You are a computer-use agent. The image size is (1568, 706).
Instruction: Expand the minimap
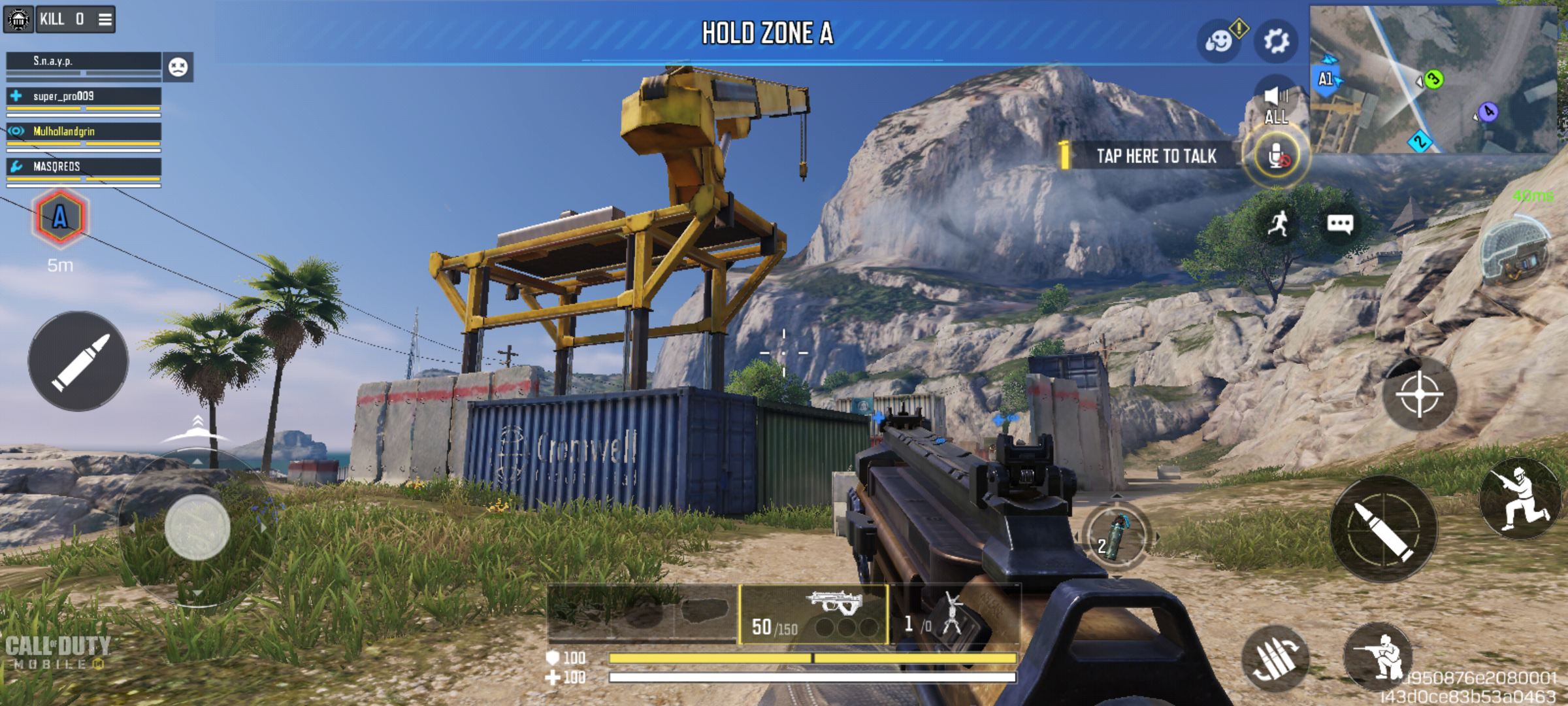click(x=1434, y=78)
